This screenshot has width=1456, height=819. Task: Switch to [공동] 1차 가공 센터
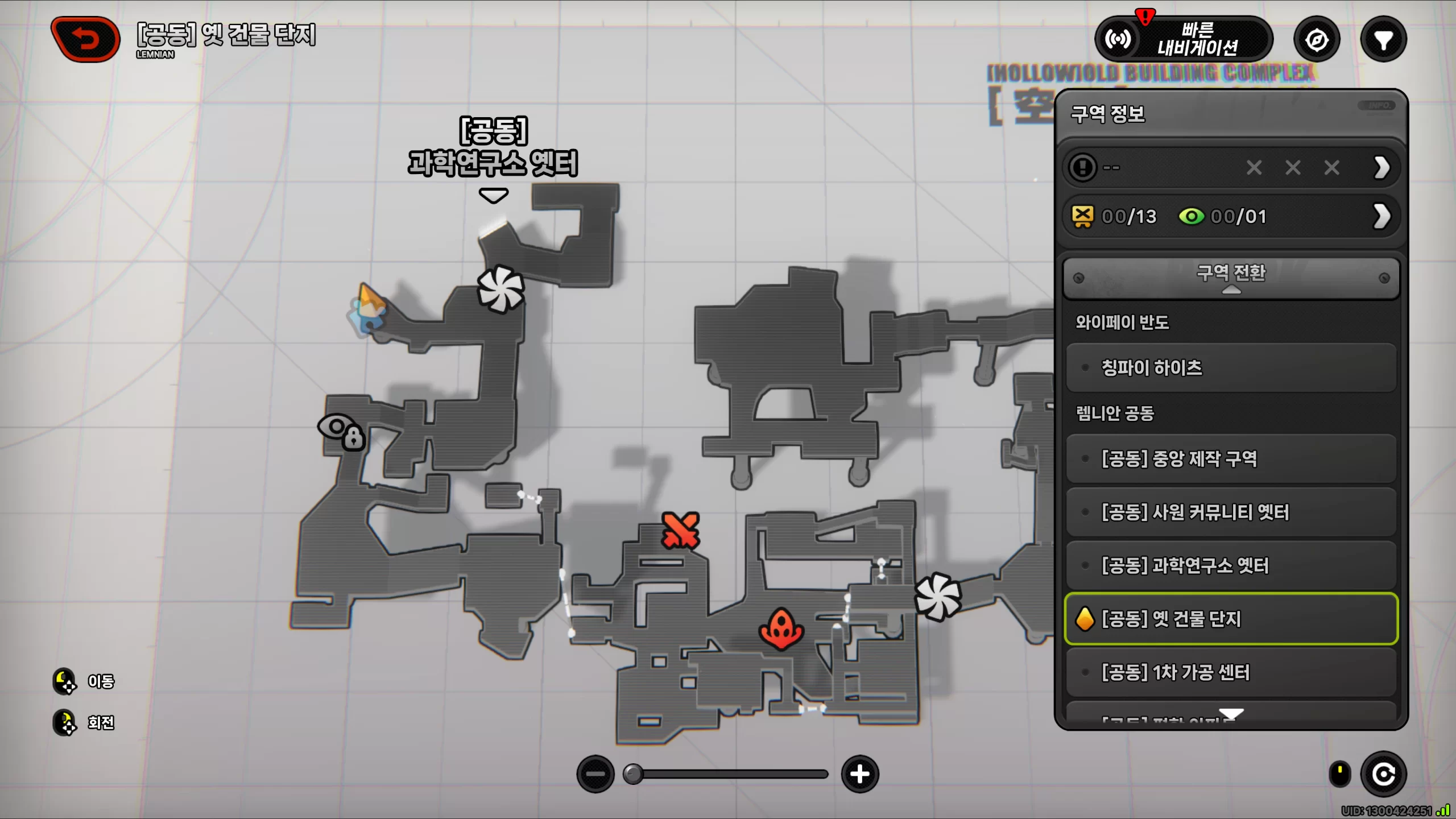click(x=1231, y=672)
